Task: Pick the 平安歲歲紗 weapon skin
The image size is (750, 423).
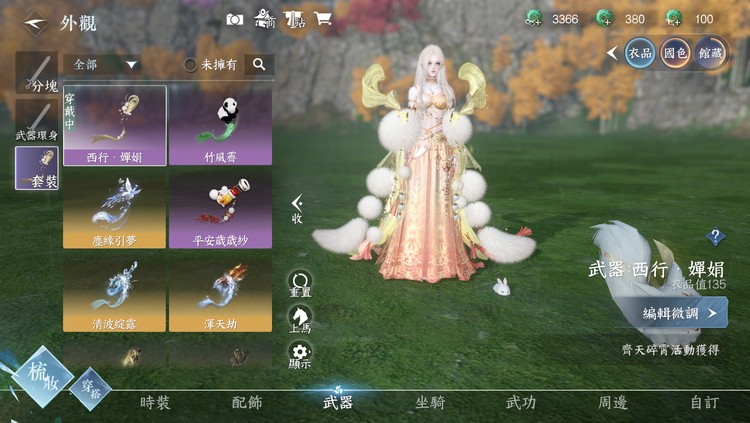Action: (x=220, y=209)
